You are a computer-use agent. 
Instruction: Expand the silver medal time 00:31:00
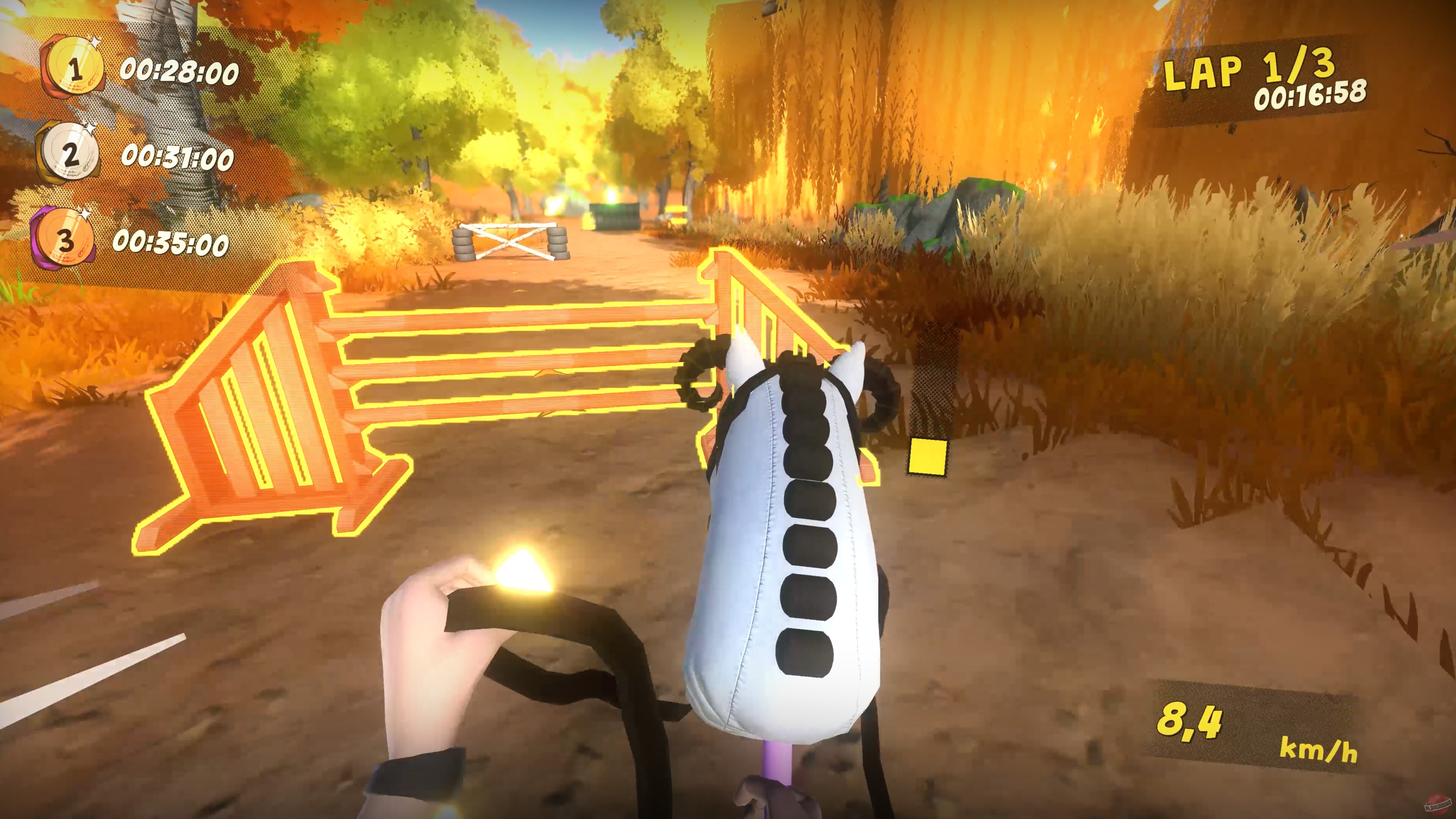(x=175, y=158)
